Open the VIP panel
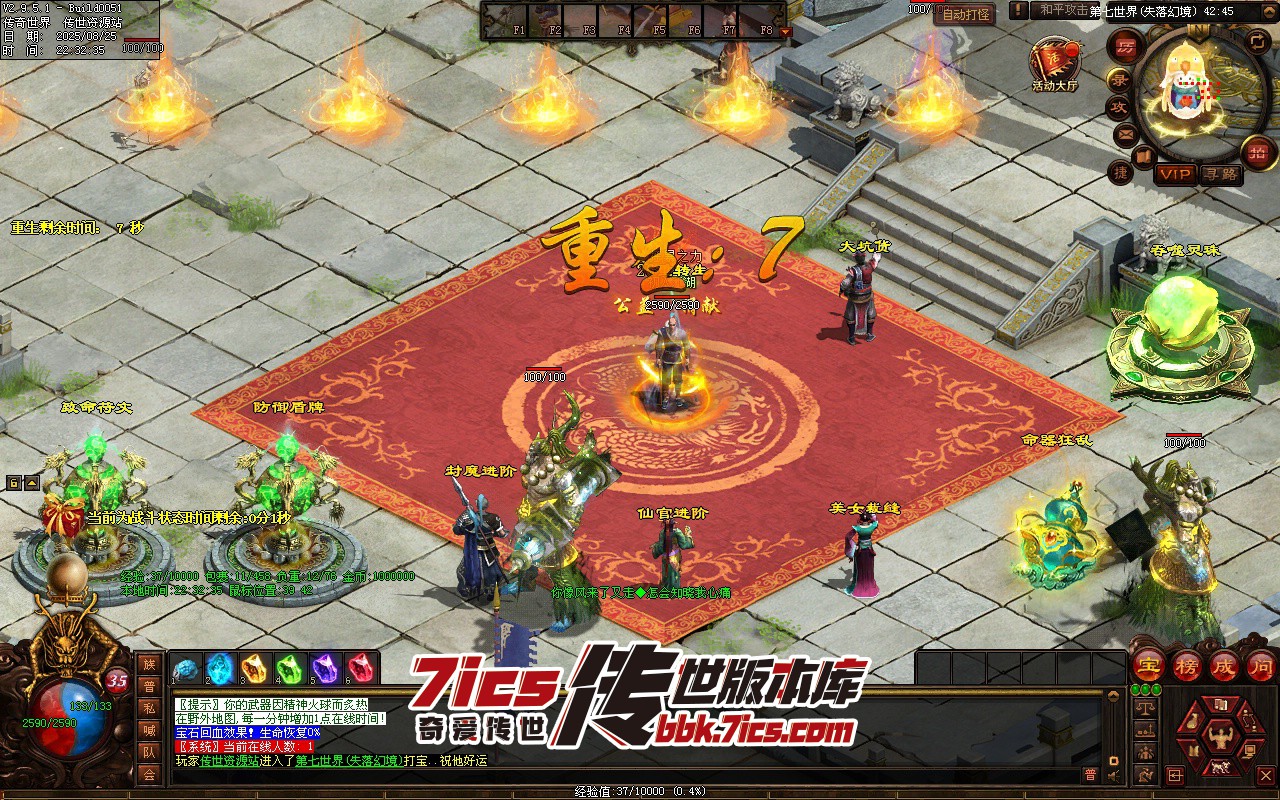This screenshot has width=1280, height=800. tap(1175, 174)
